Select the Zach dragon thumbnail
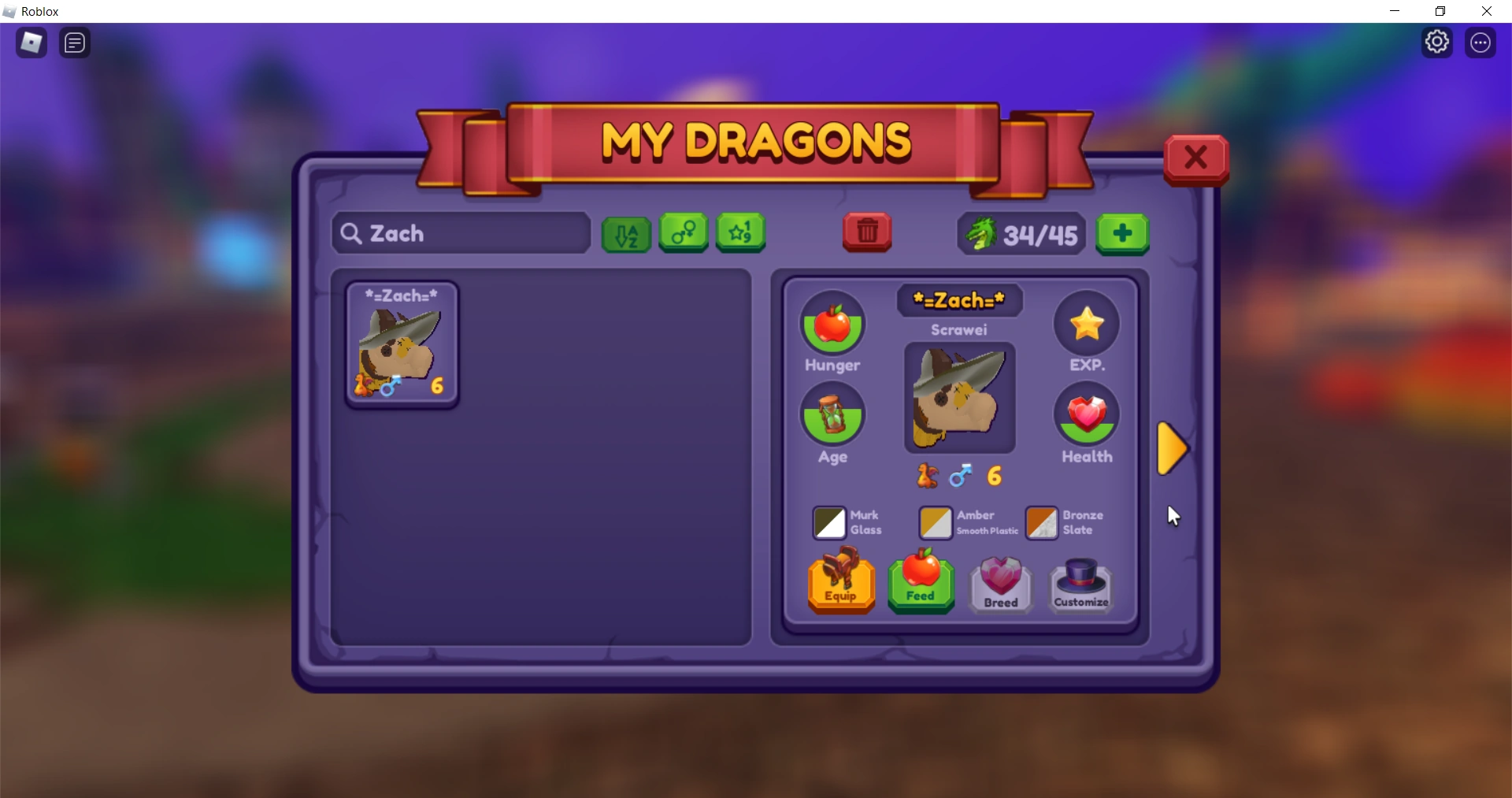Viewport: 1512px width, 798px height. click(x=401, y=343)
